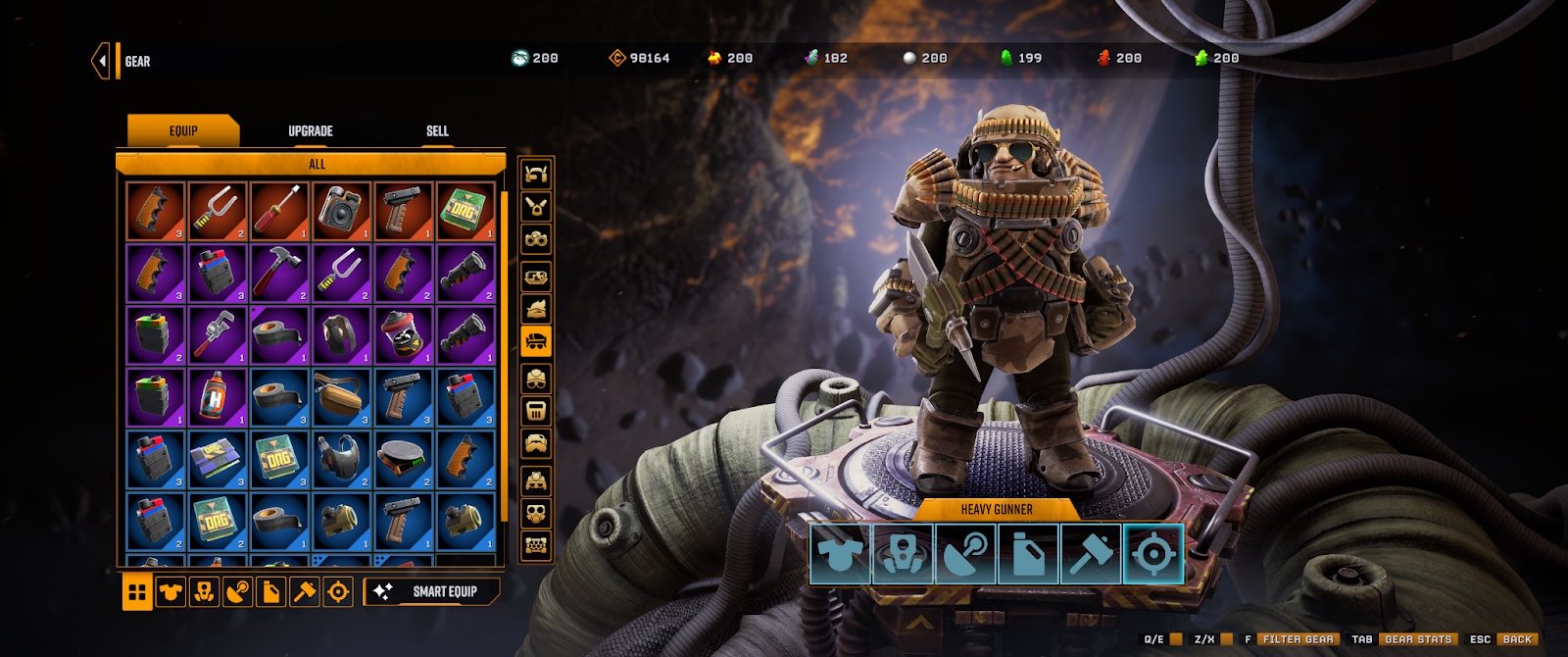The width and height of the screenshot is (1568, 657).
Task: Activate the Smart Equip button
Action: [432, 591]
